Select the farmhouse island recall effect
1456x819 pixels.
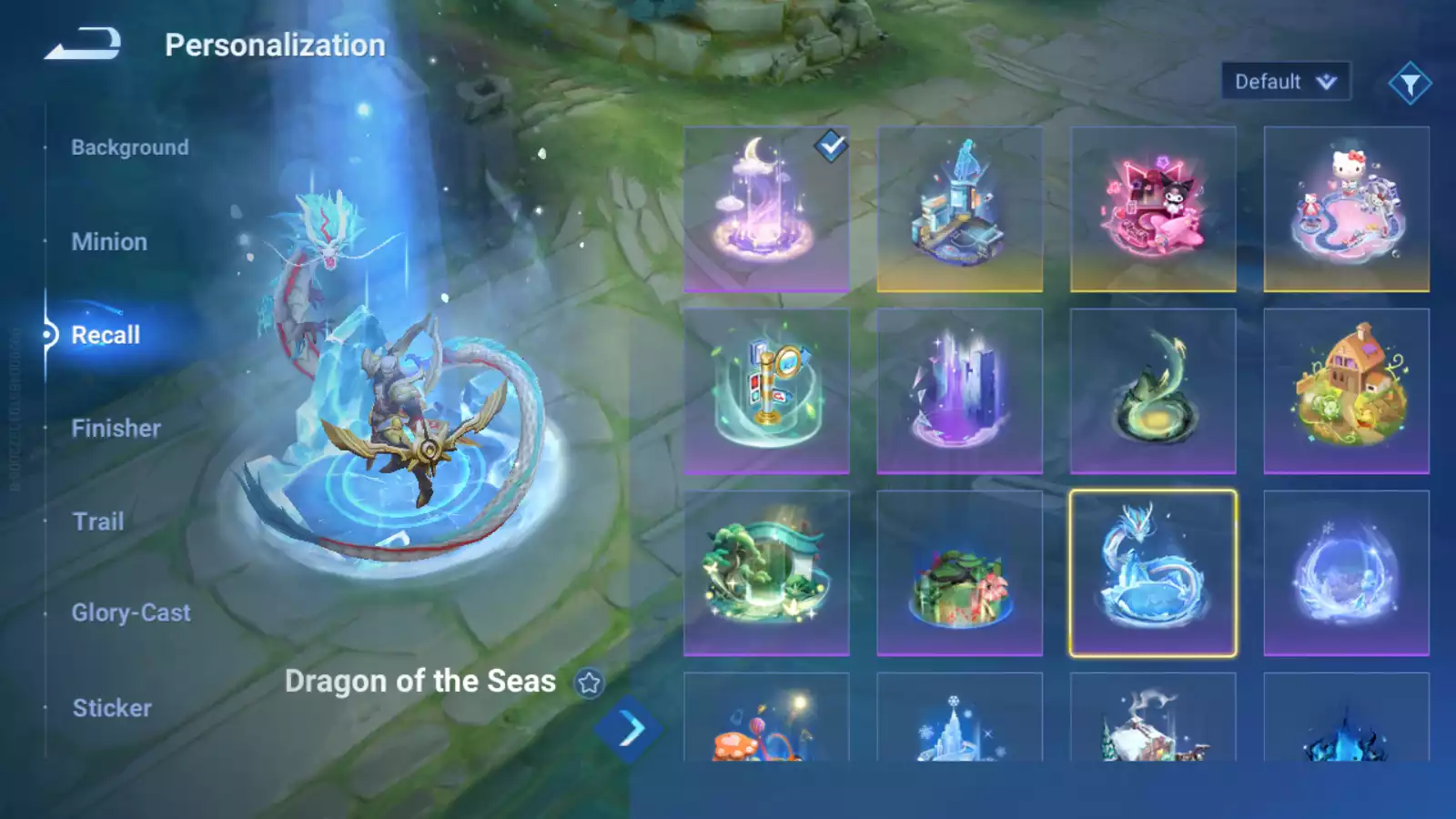[1346, 391]
